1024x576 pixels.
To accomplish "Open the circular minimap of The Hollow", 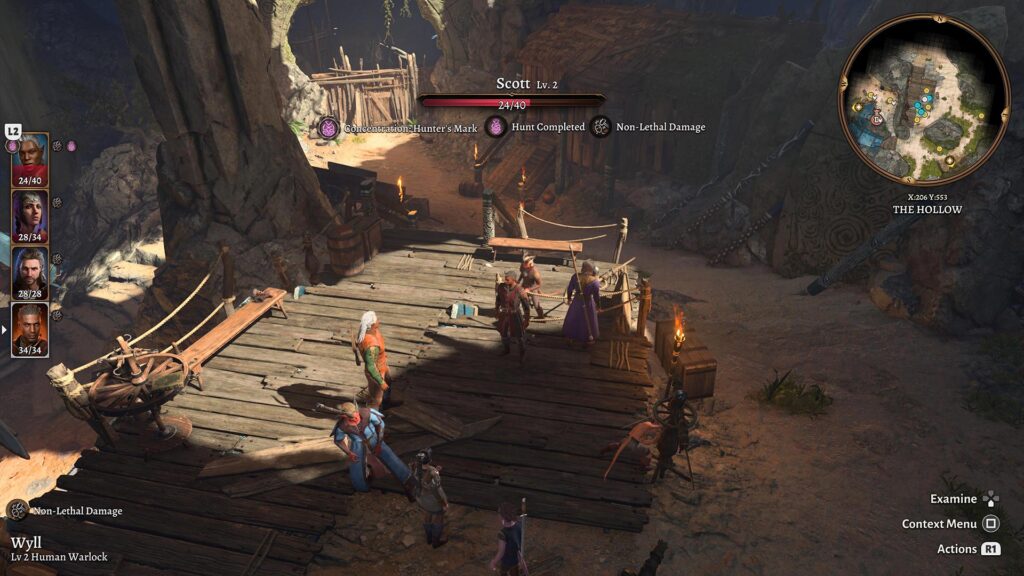I will tap(924, 99).
